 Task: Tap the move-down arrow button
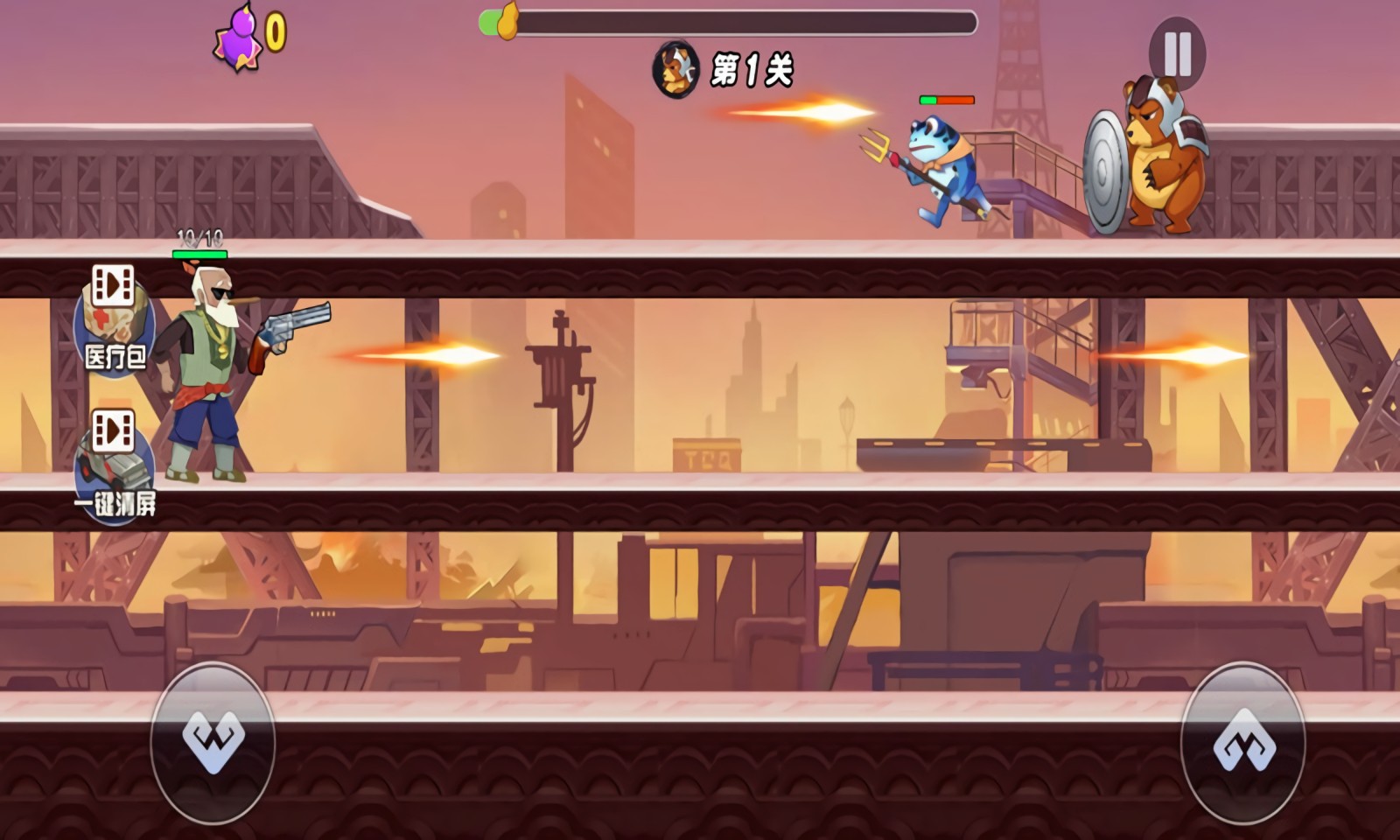coord(213,742)
